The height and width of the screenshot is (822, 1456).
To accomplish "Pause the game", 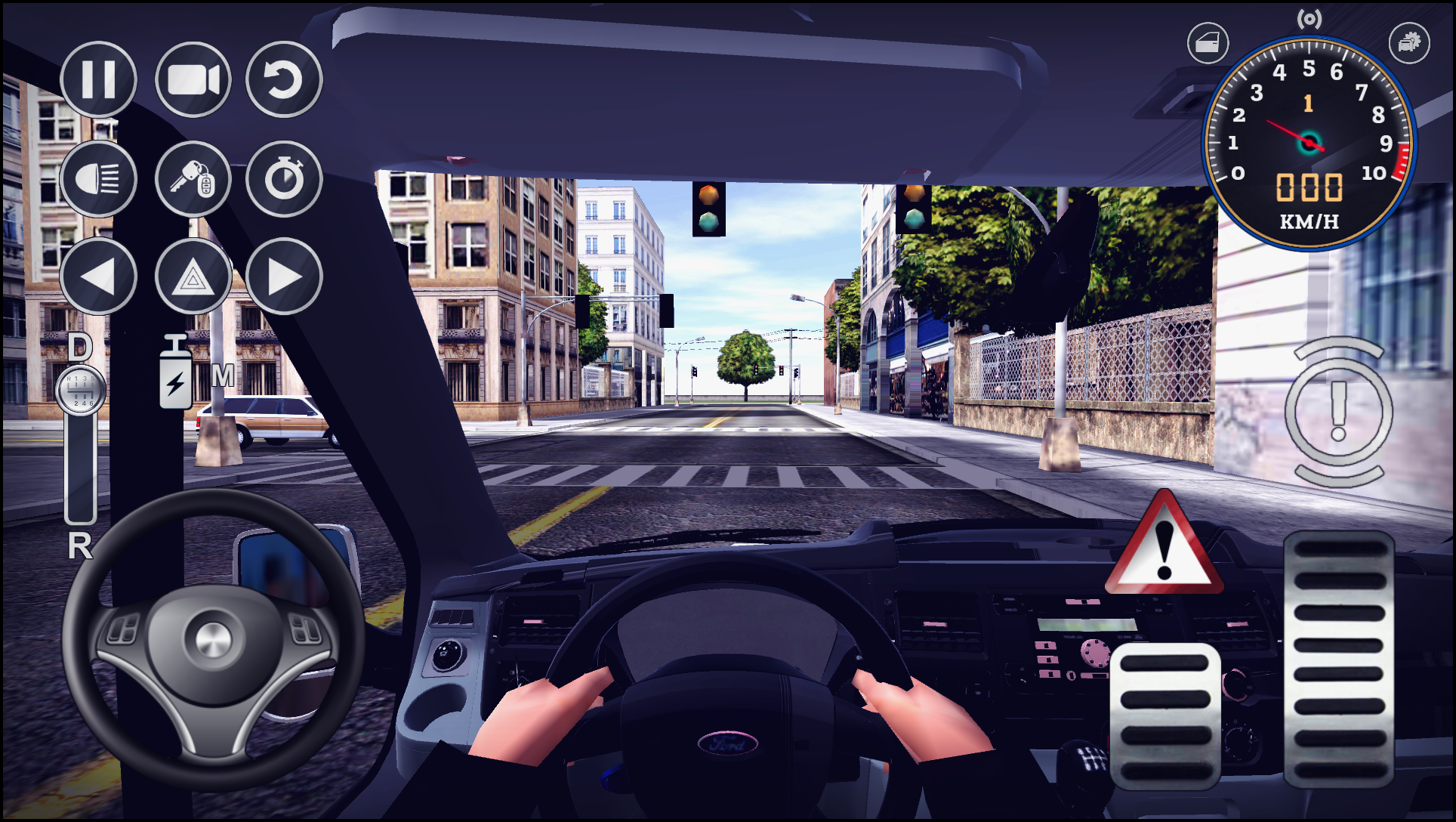I will 99,81.
